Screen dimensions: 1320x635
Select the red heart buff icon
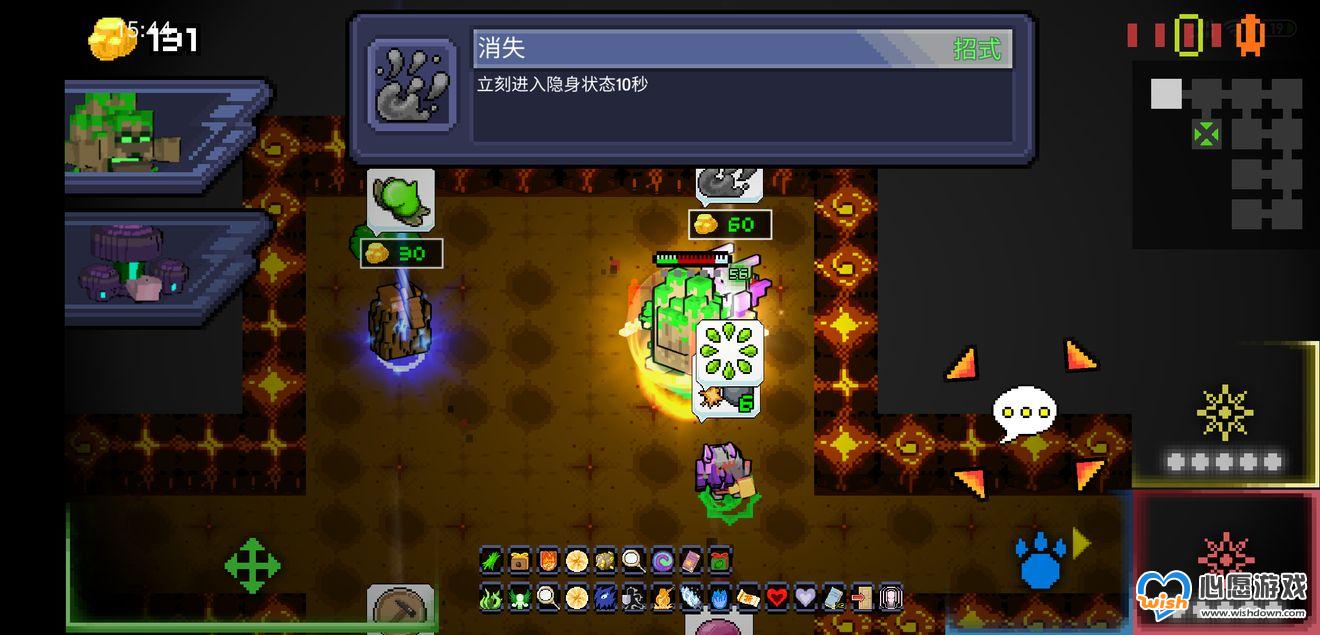click(777, 598)
